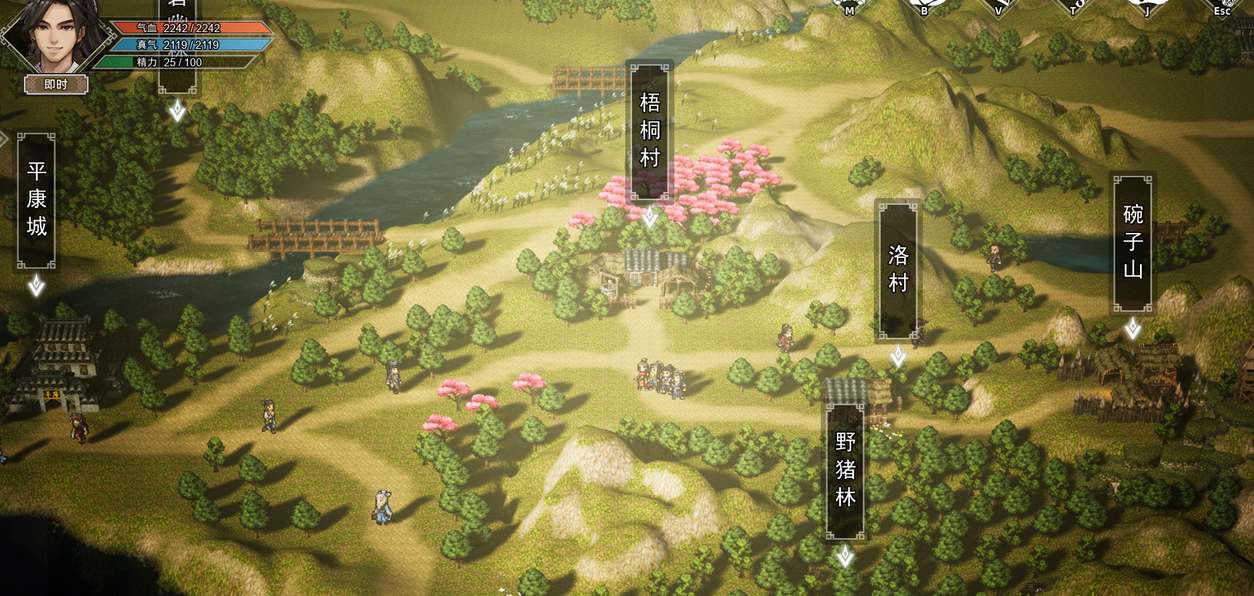1254x596 pixels.
Task: Select the 洛村 location label
Action: click(x=898, y=269)
